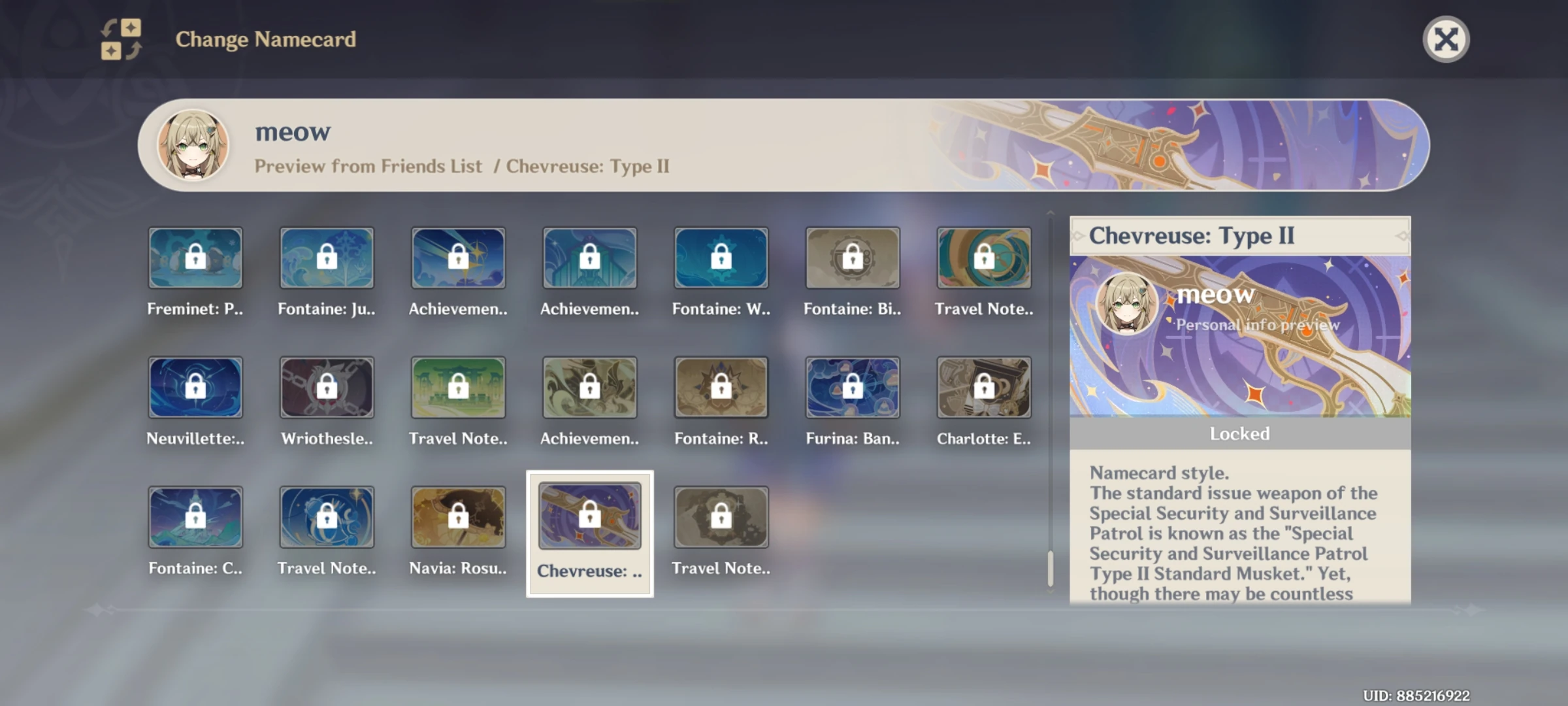Close the Change Namecard screen
Image resolution: width=1568 pixels, height=706 pixels.
1447,39
